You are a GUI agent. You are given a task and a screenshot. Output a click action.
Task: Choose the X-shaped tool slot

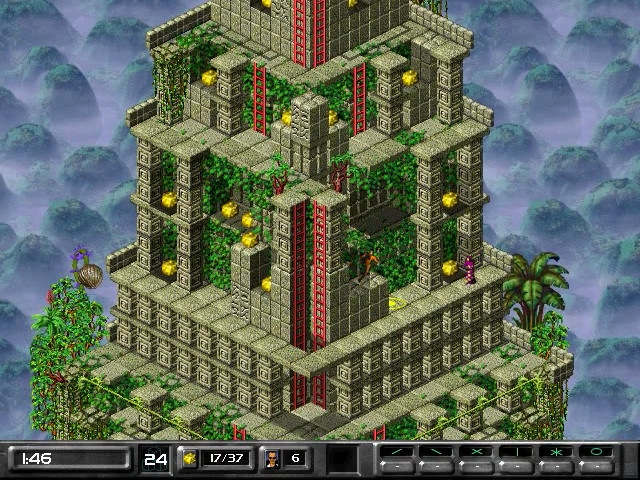coord(478,452)
